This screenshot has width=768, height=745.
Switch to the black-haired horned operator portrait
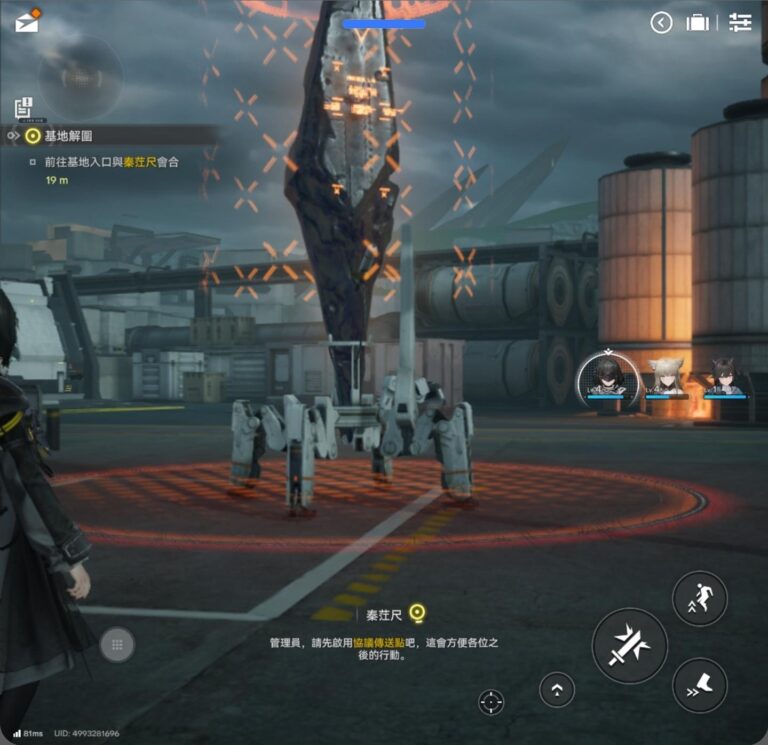(723, 380)
